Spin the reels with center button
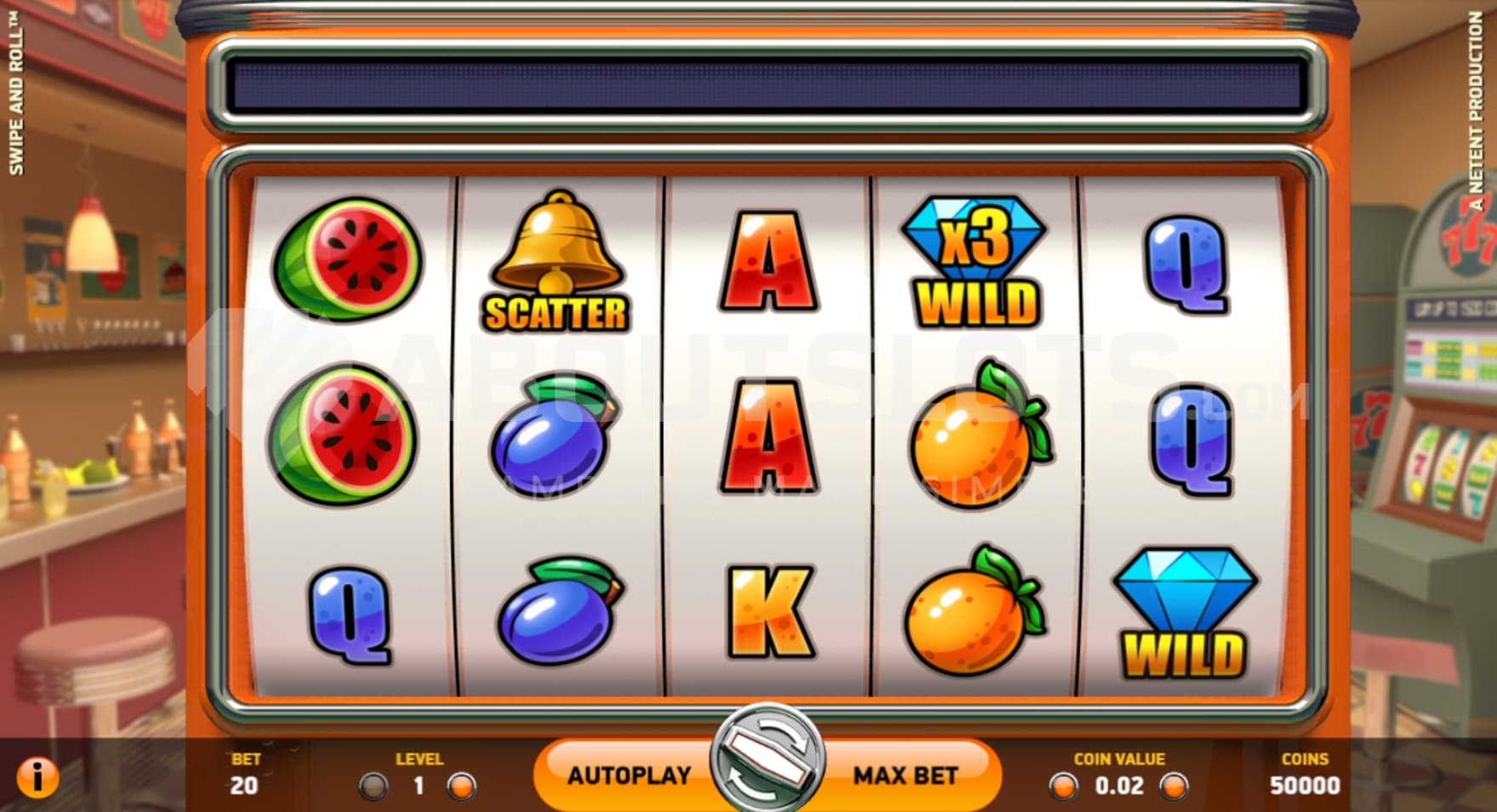 tap(766, 757)
